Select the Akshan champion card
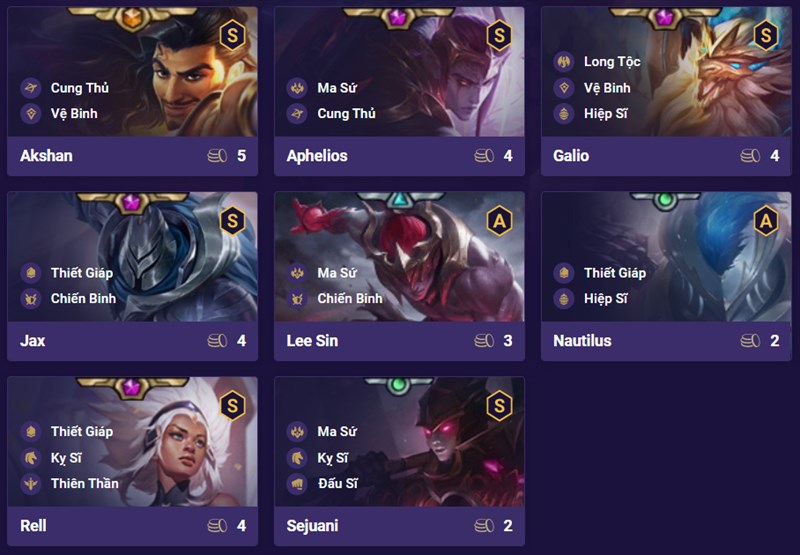 132,90
